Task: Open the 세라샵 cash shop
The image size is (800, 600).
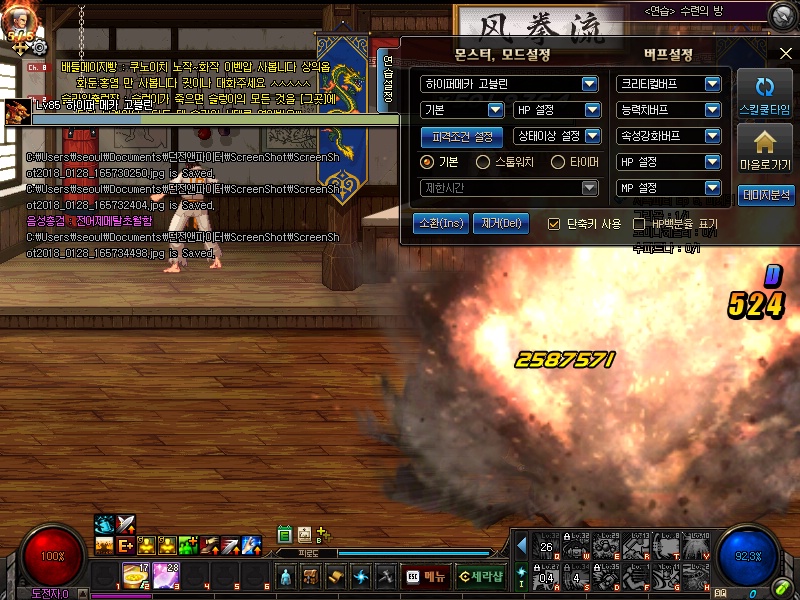Action: tap(480, 576)
